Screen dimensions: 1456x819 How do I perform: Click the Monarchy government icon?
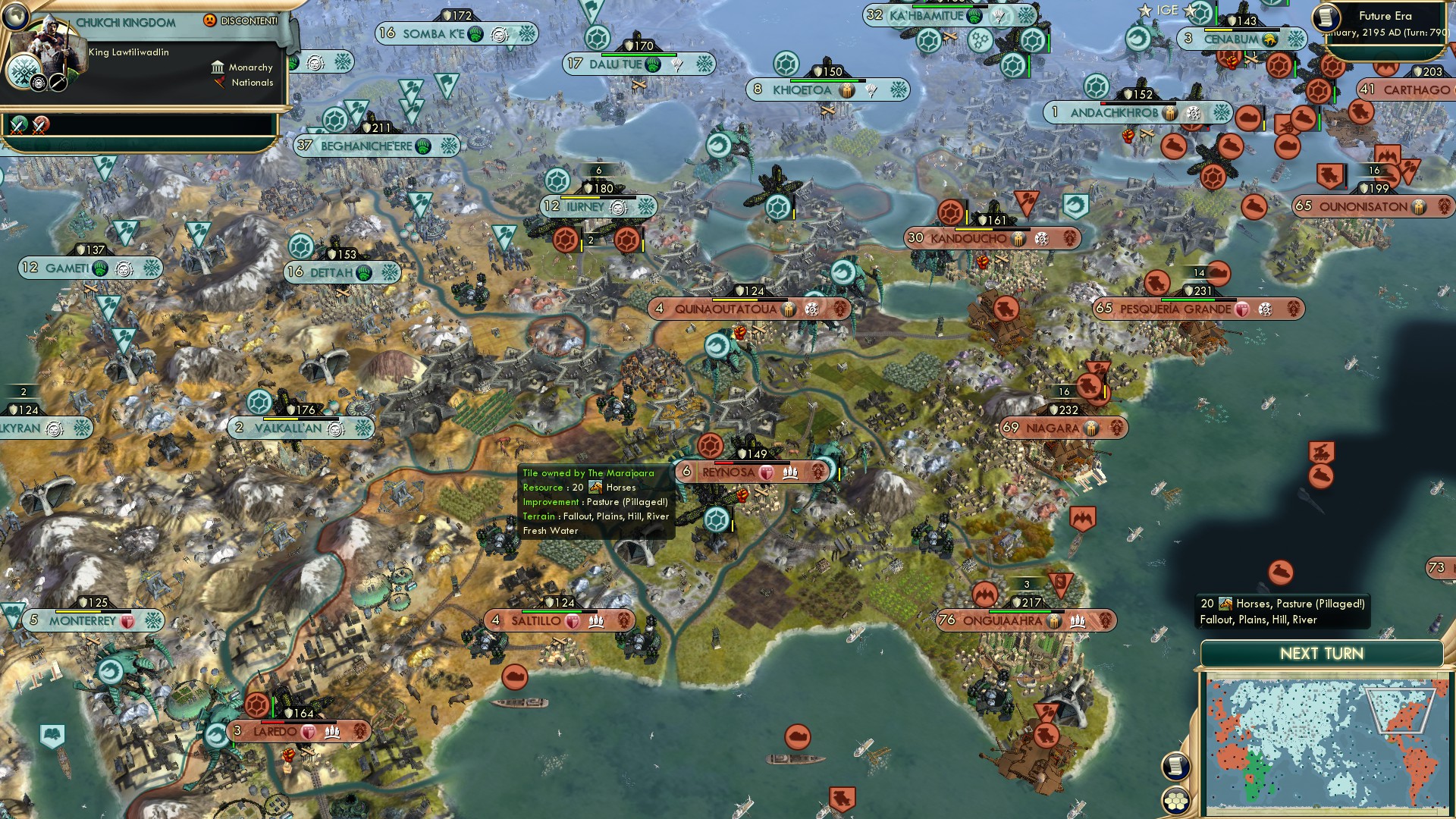pos(218,67)
